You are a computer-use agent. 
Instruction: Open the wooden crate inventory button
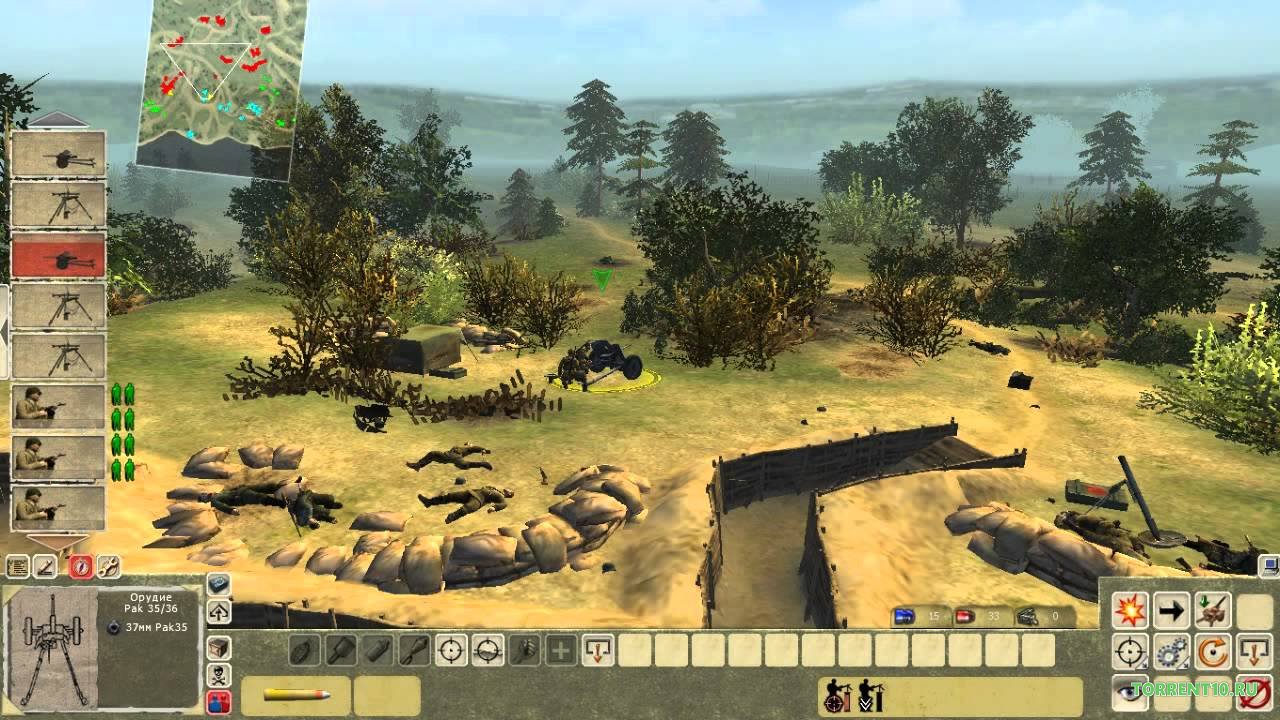point(218,647)
